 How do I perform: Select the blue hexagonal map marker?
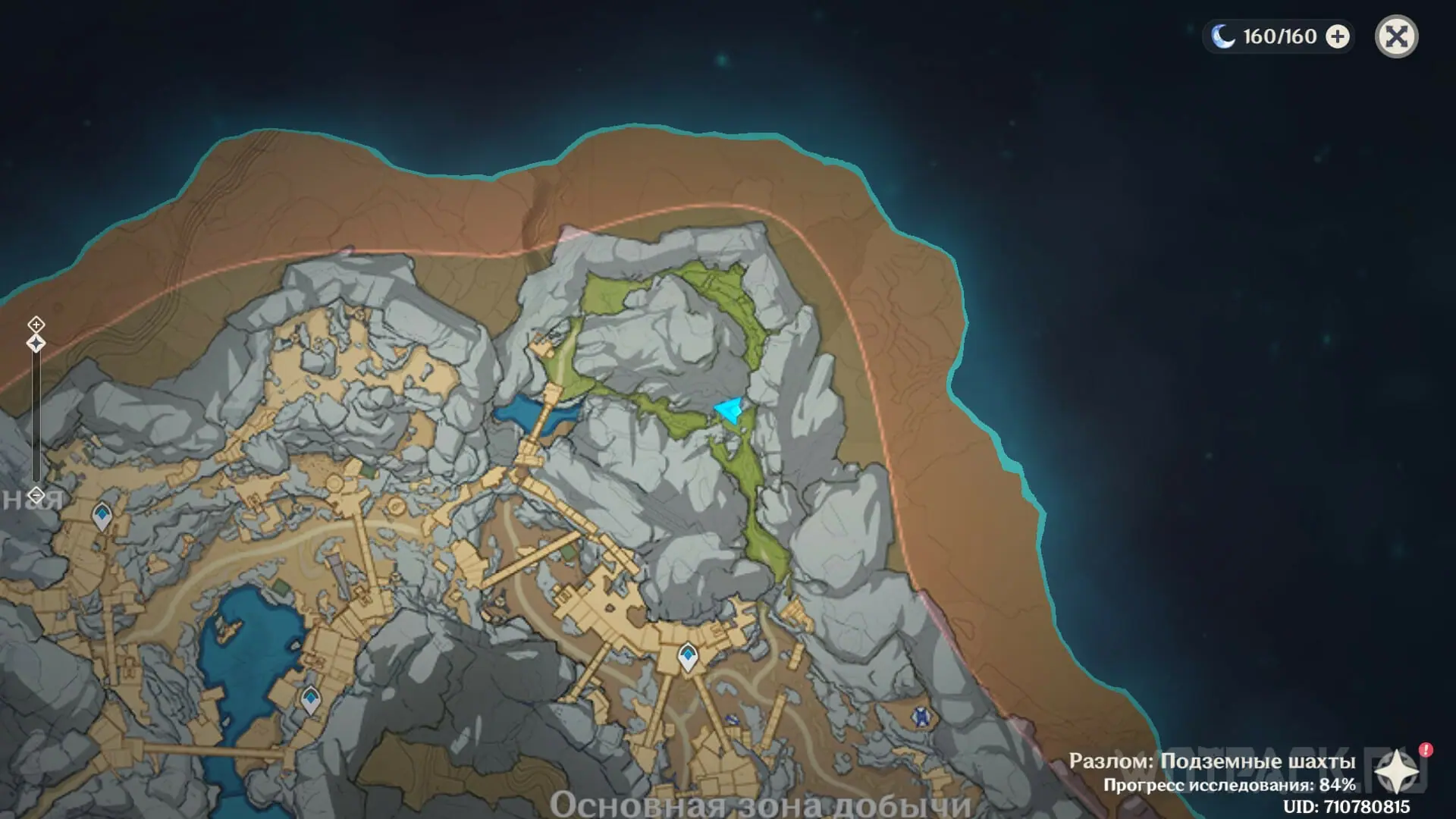click(921, 717)
